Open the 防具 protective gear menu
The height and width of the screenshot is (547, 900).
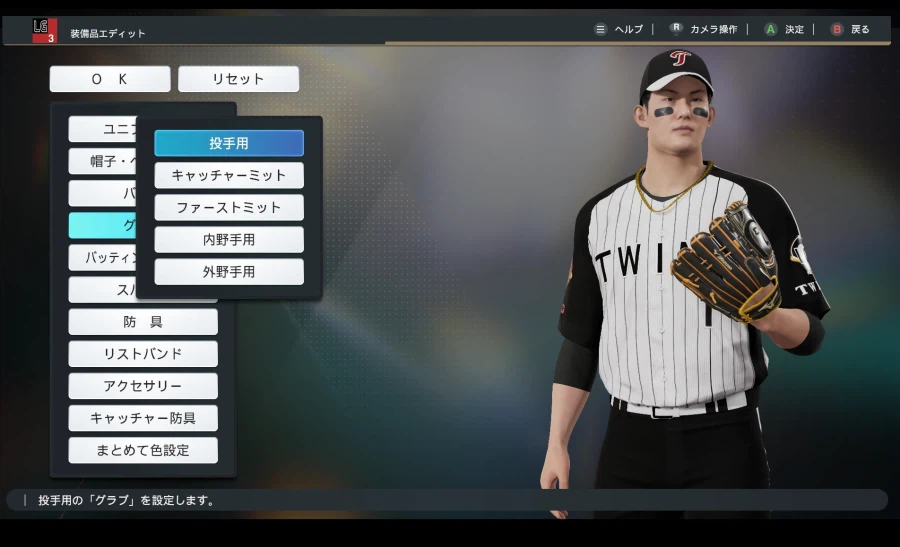click(x=143, y=322)
